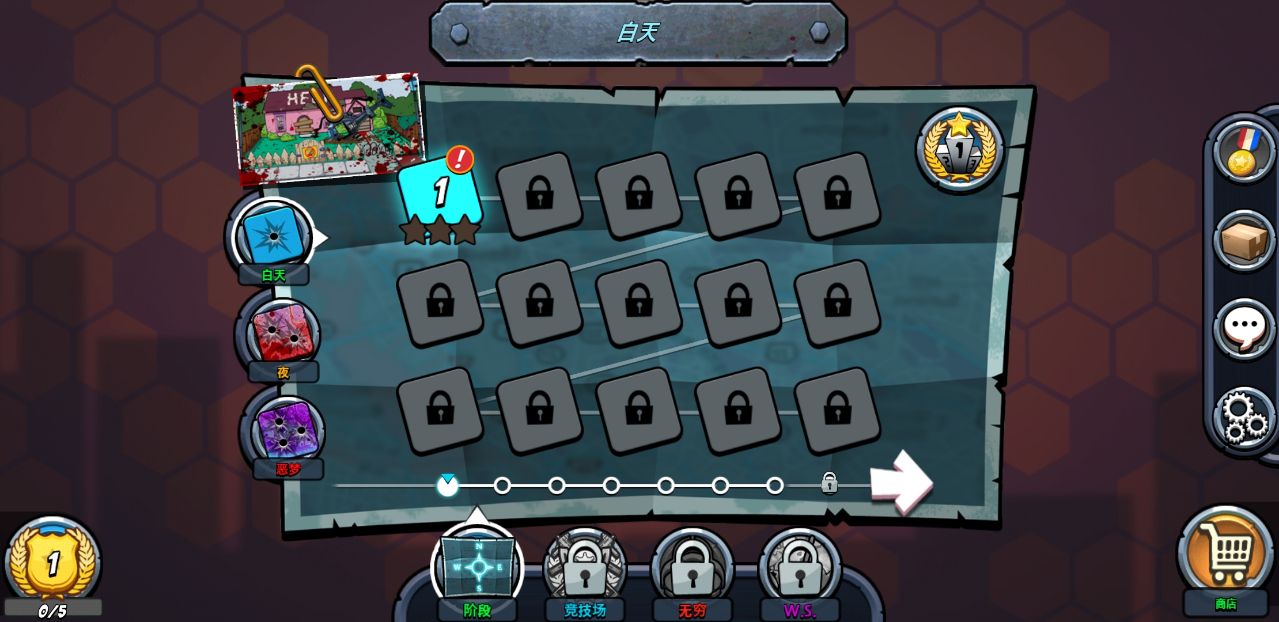View the house photo thumbnail
The height and width of the screenshot is (622, 1279).
328,128
